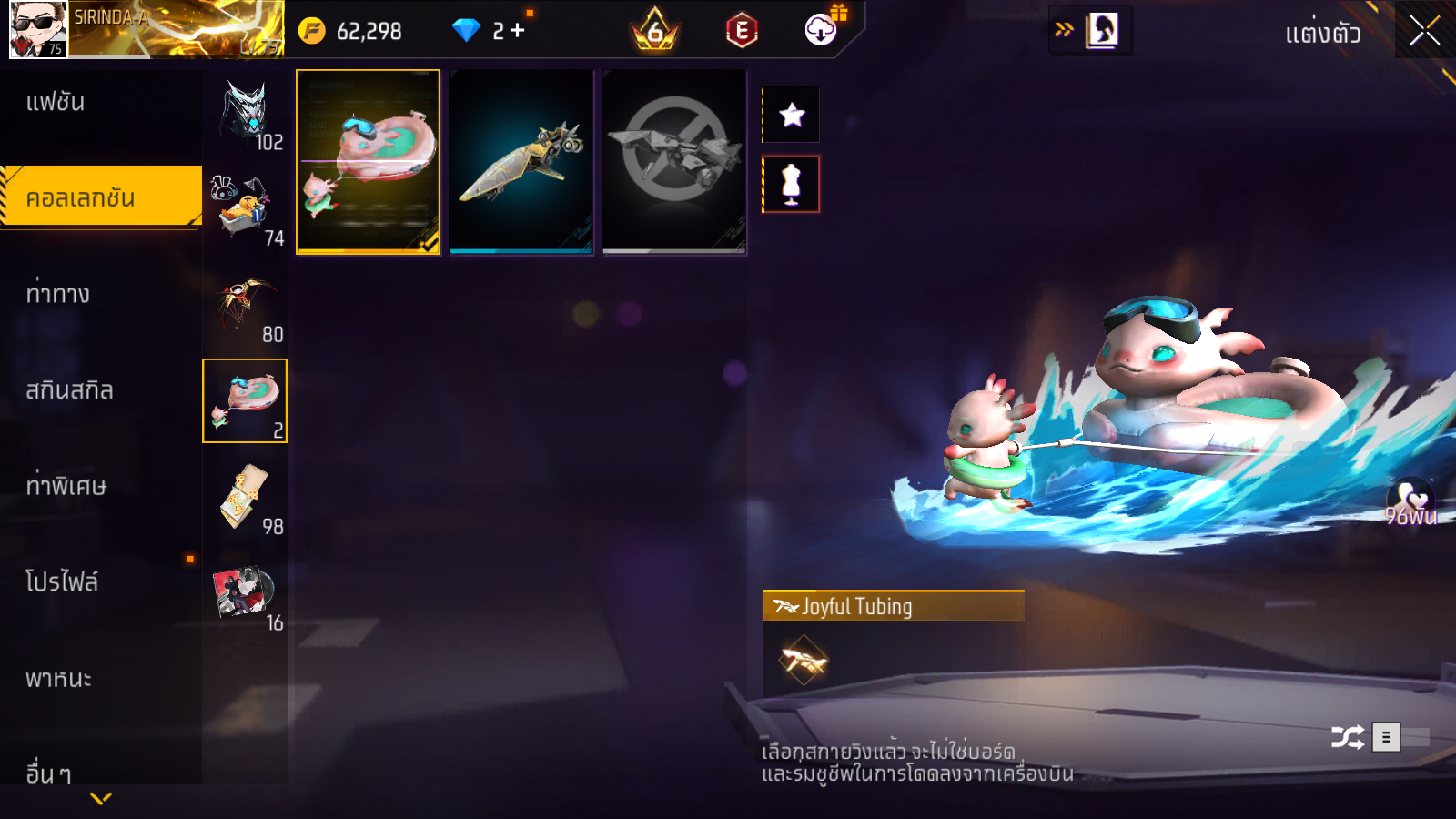The width and height of the screenshot is (1456, 819).
Task: Open the โปรไฟล์ category
Action: 62,581
